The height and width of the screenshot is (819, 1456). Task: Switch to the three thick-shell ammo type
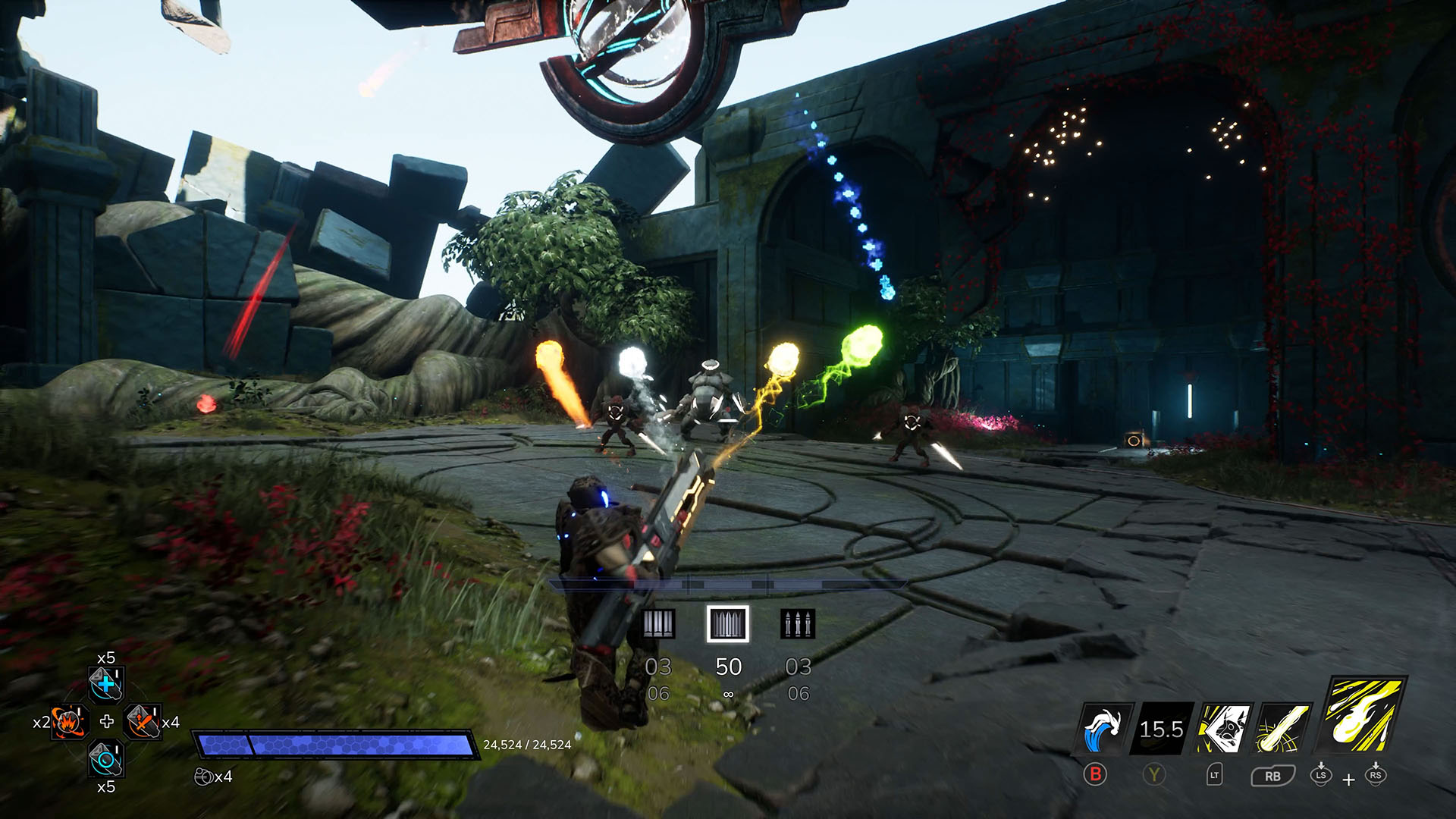(658, 624)
